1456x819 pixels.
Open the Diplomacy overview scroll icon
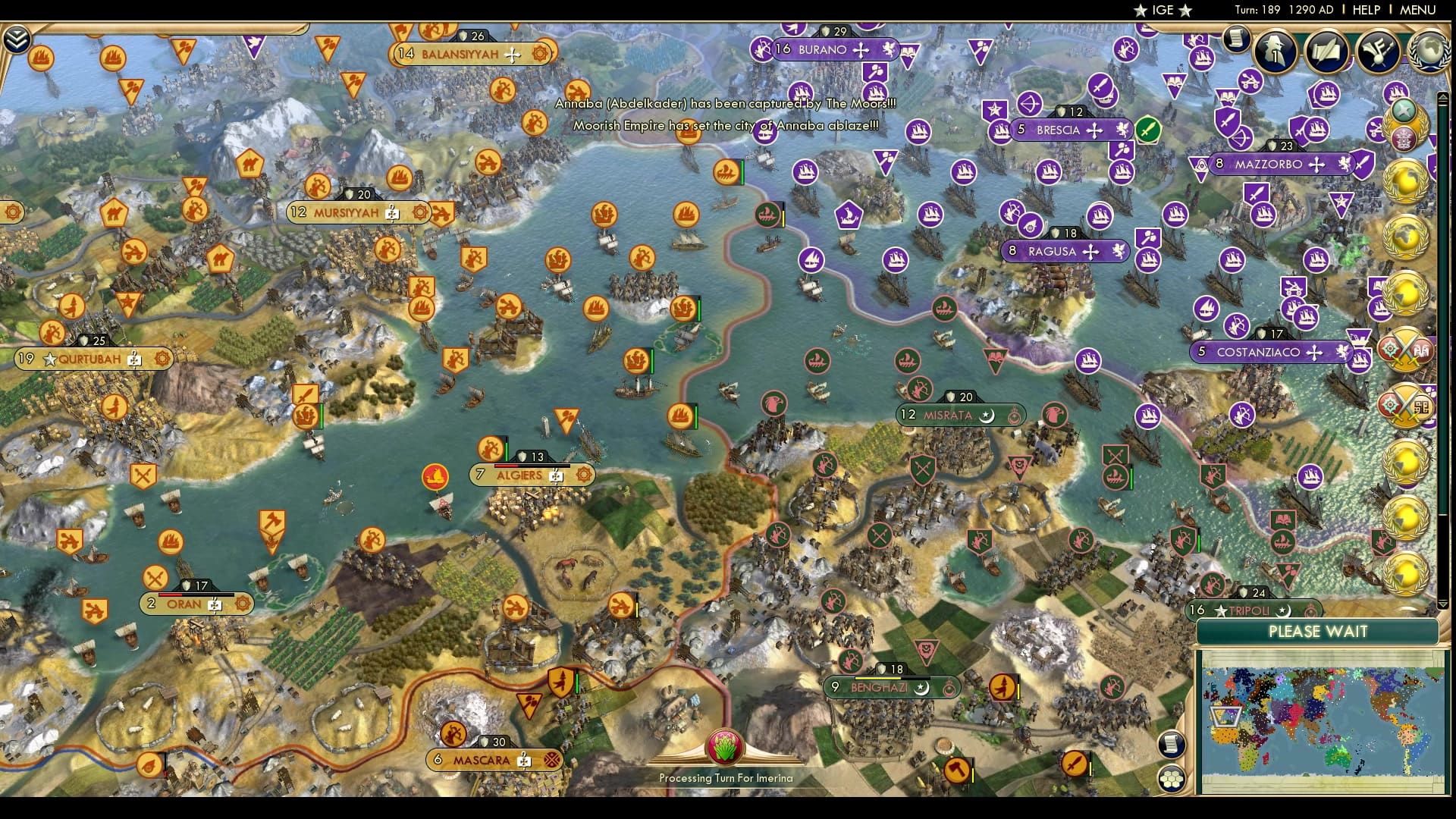[x=1329, y=52]
